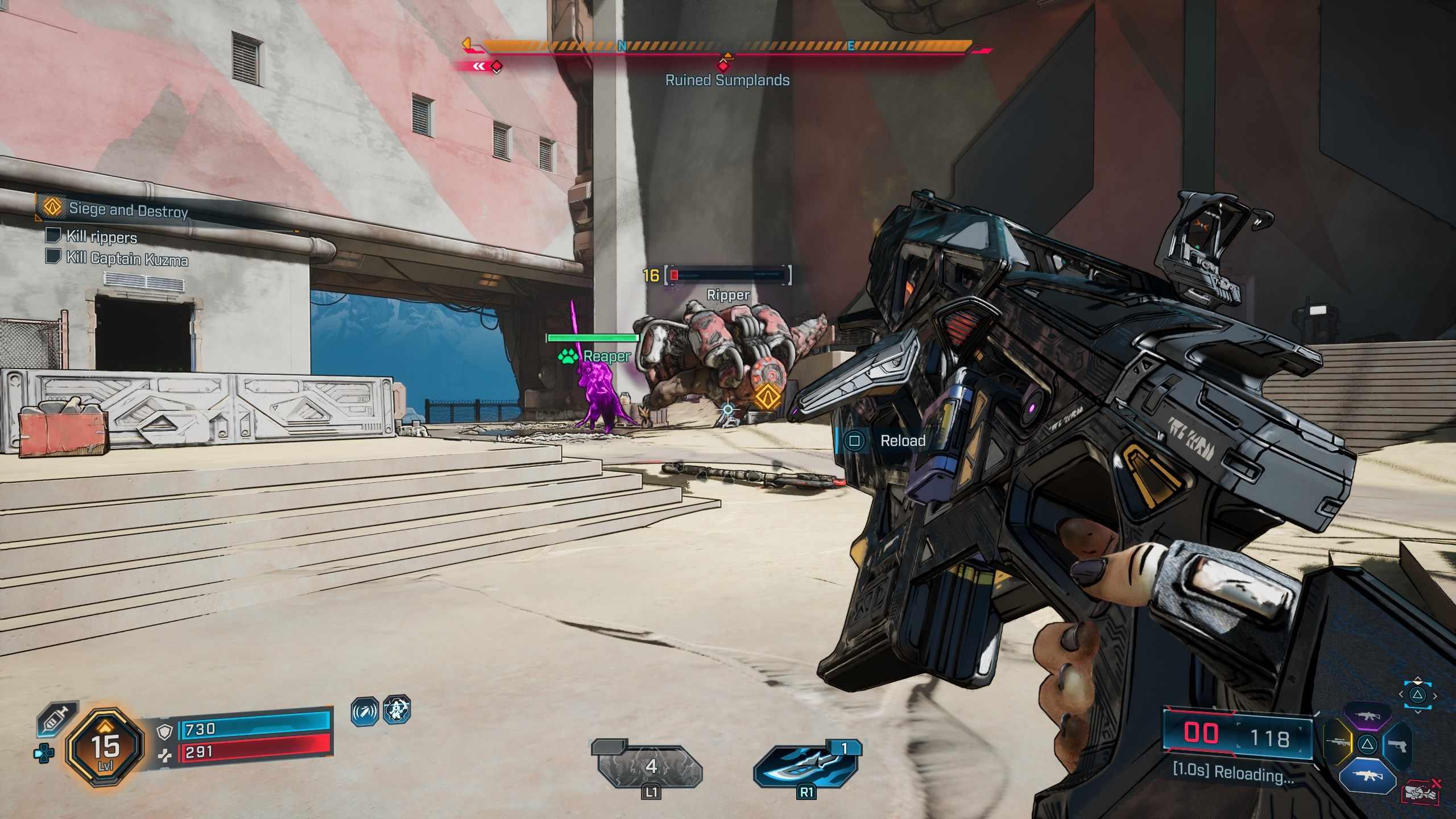Switch to the purple assault rifle slot
Screen dimensions: 1456x819
(1367, 716)
